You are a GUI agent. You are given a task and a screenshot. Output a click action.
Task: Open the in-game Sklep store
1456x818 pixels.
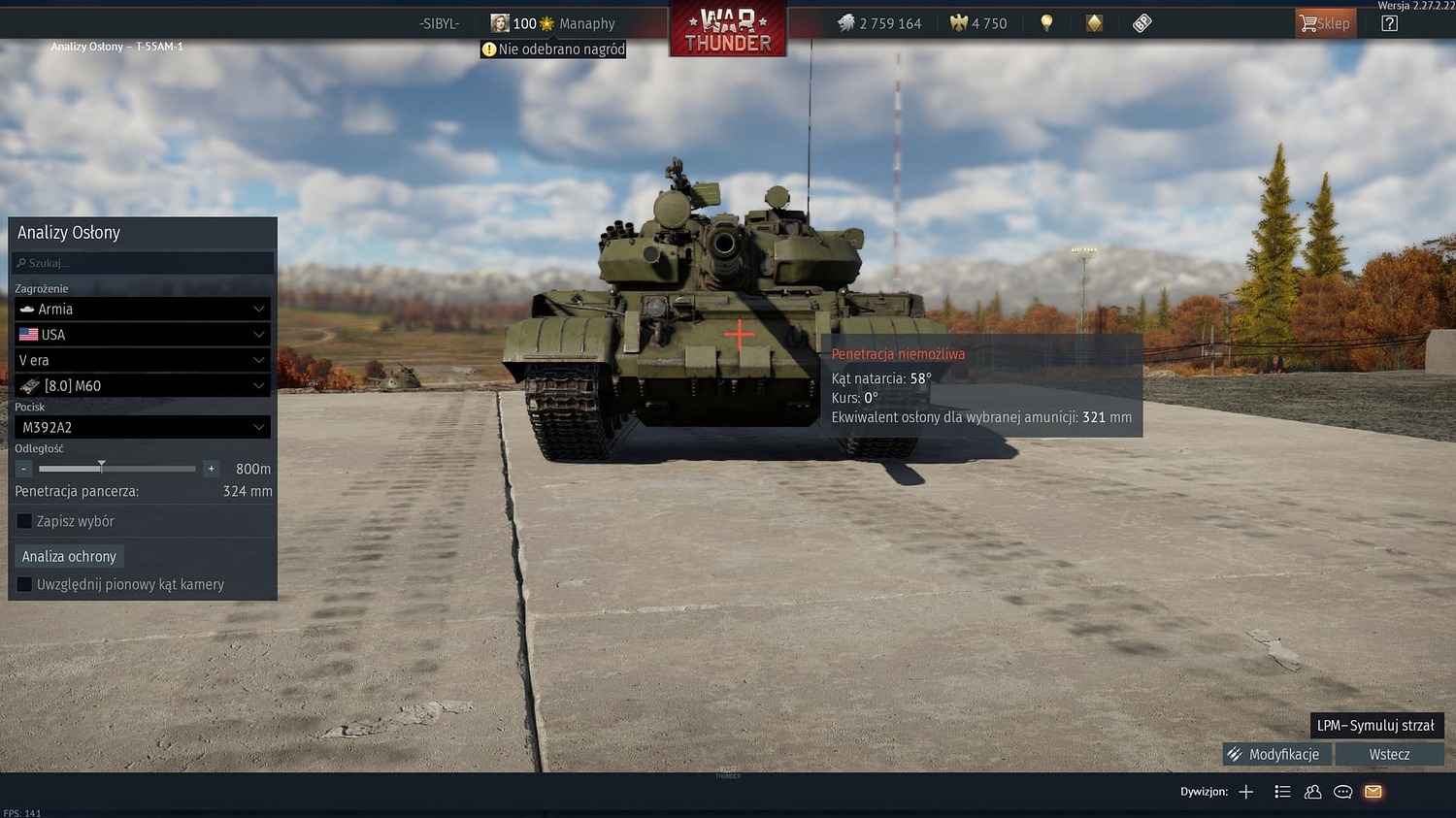tap(1326, 22)
